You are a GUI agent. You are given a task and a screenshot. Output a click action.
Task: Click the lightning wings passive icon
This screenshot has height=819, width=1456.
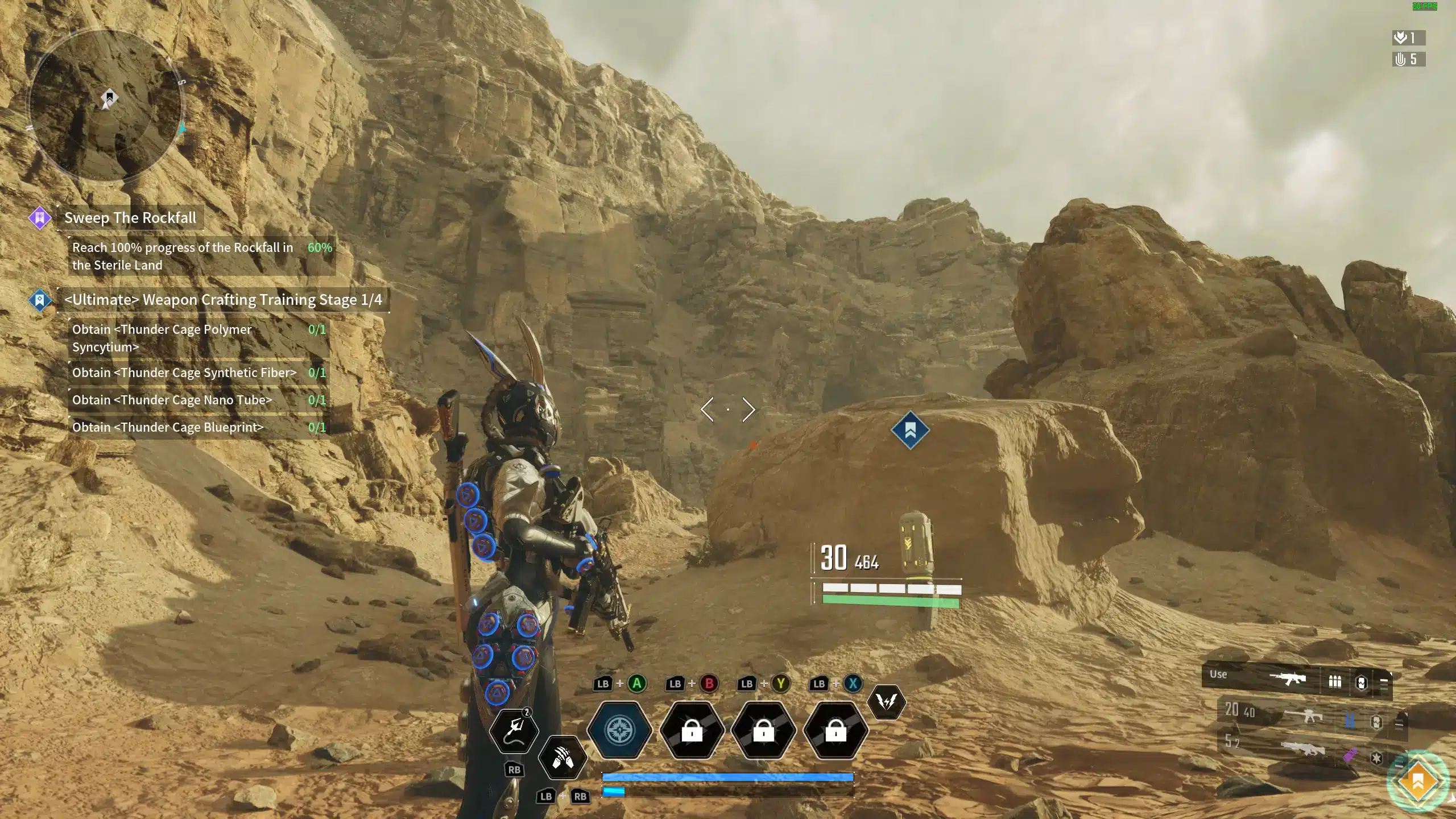tap(886, 702)
